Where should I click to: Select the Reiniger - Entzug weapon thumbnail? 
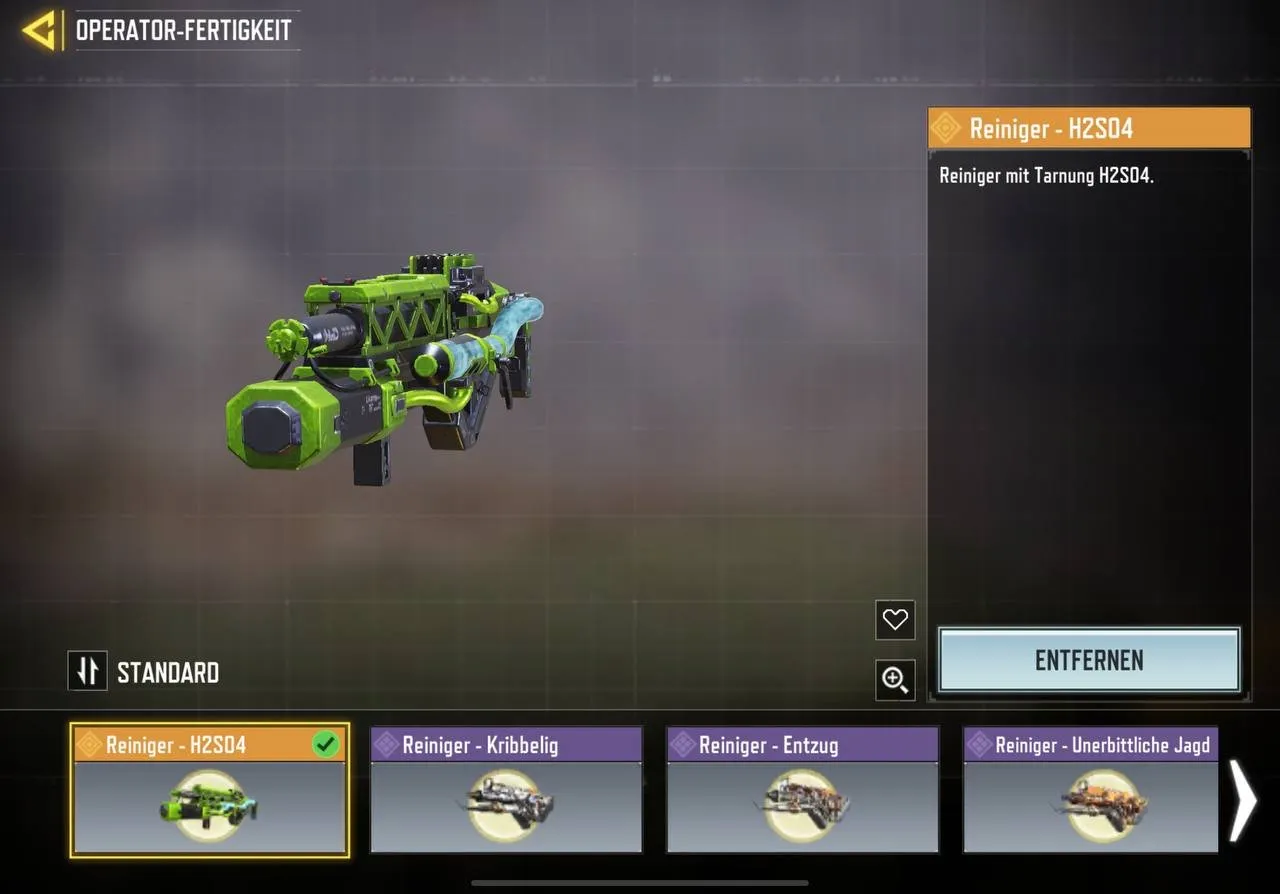click(x=800, y=805)
